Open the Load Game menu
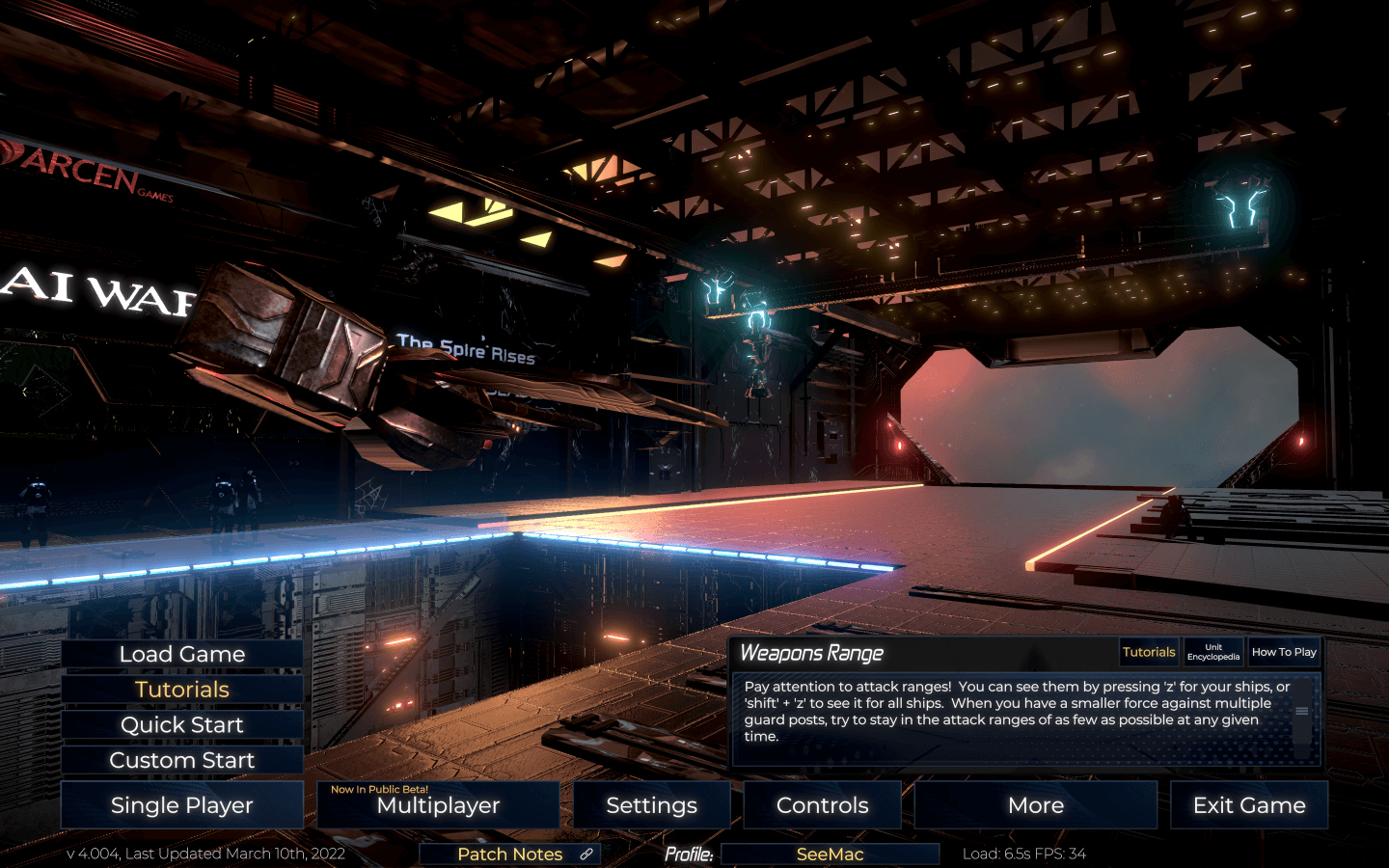The height and width of the screenshot is (868, 1389). 182,654
